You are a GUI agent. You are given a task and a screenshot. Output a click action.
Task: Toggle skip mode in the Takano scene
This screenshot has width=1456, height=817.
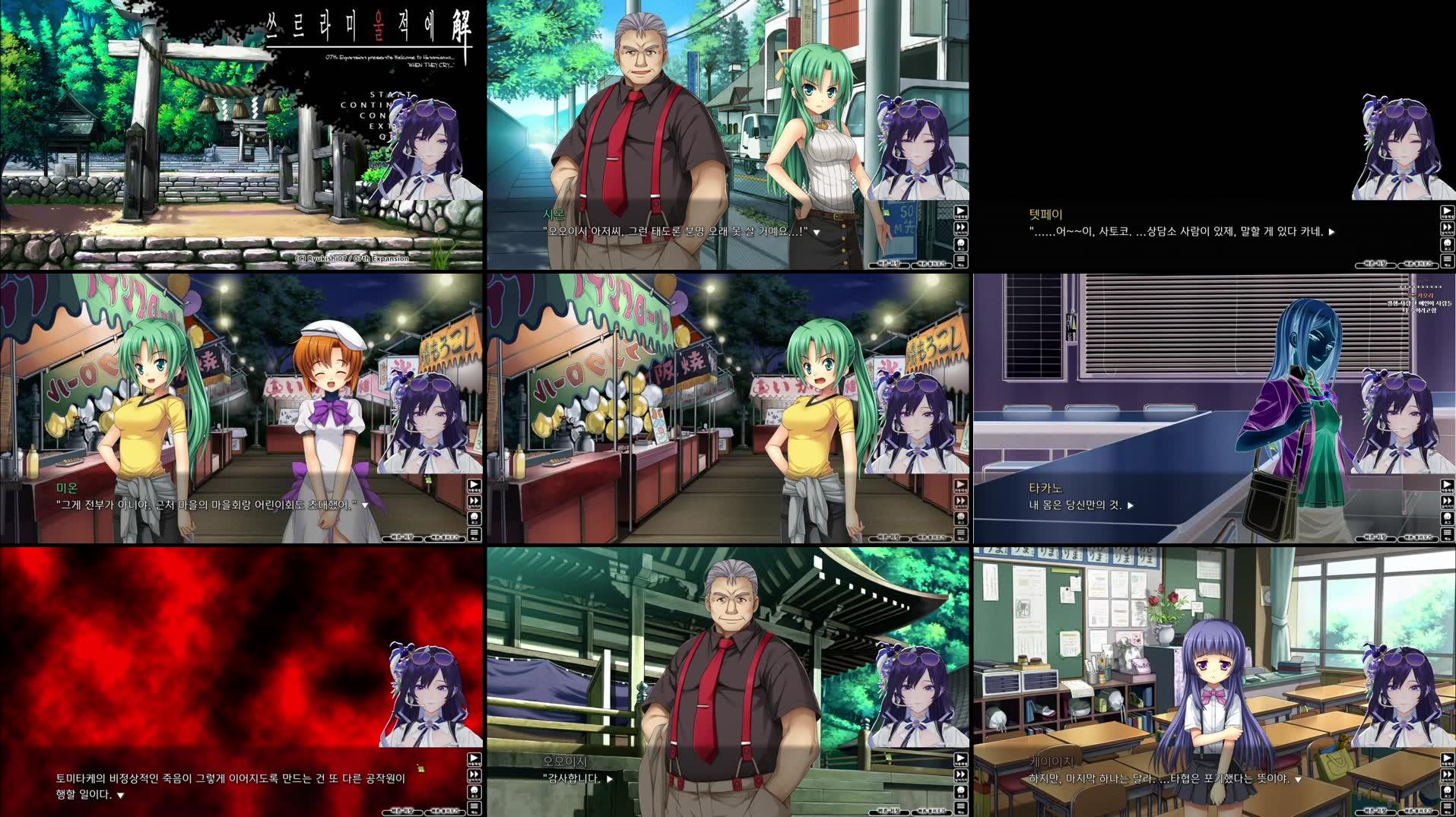(1446, 501)
